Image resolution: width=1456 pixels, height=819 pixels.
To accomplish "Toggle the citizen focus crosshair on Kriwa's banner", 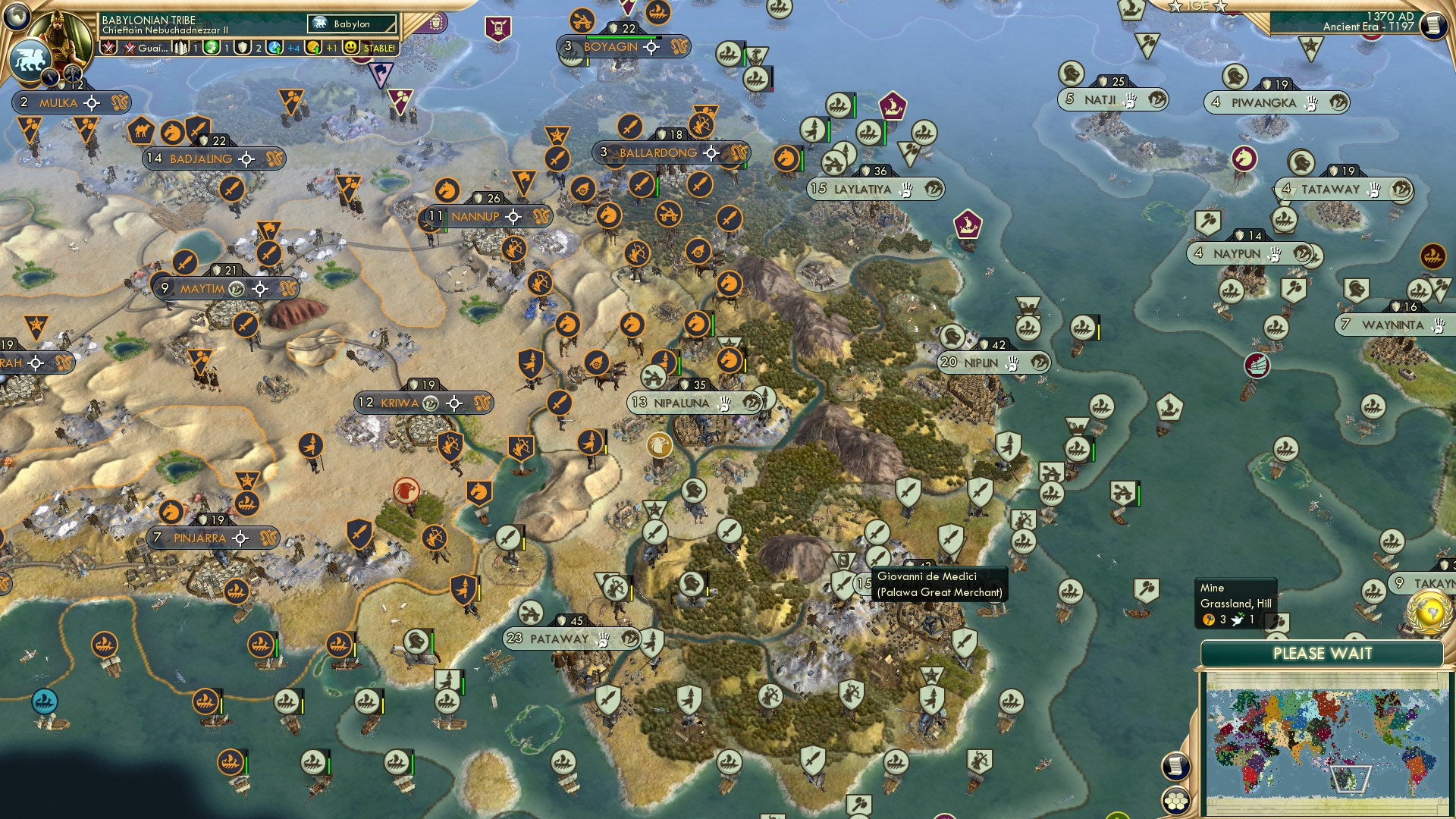I will [x=453, y=404].
